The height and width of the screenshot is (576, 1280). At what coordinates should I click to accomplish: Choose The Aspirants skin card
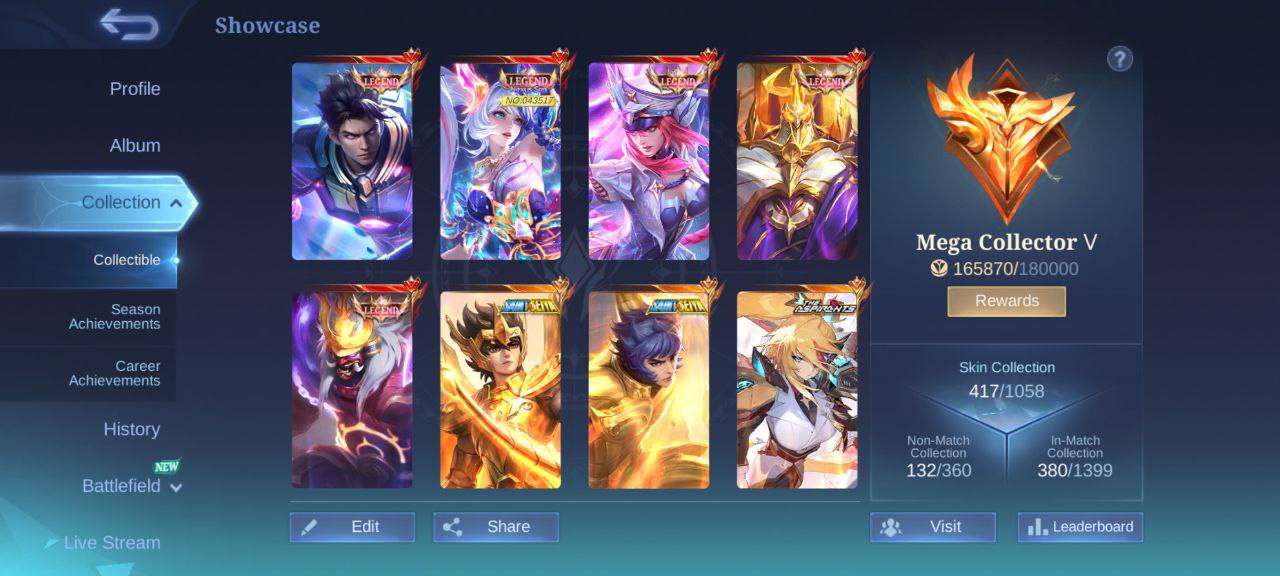(797, 390)
